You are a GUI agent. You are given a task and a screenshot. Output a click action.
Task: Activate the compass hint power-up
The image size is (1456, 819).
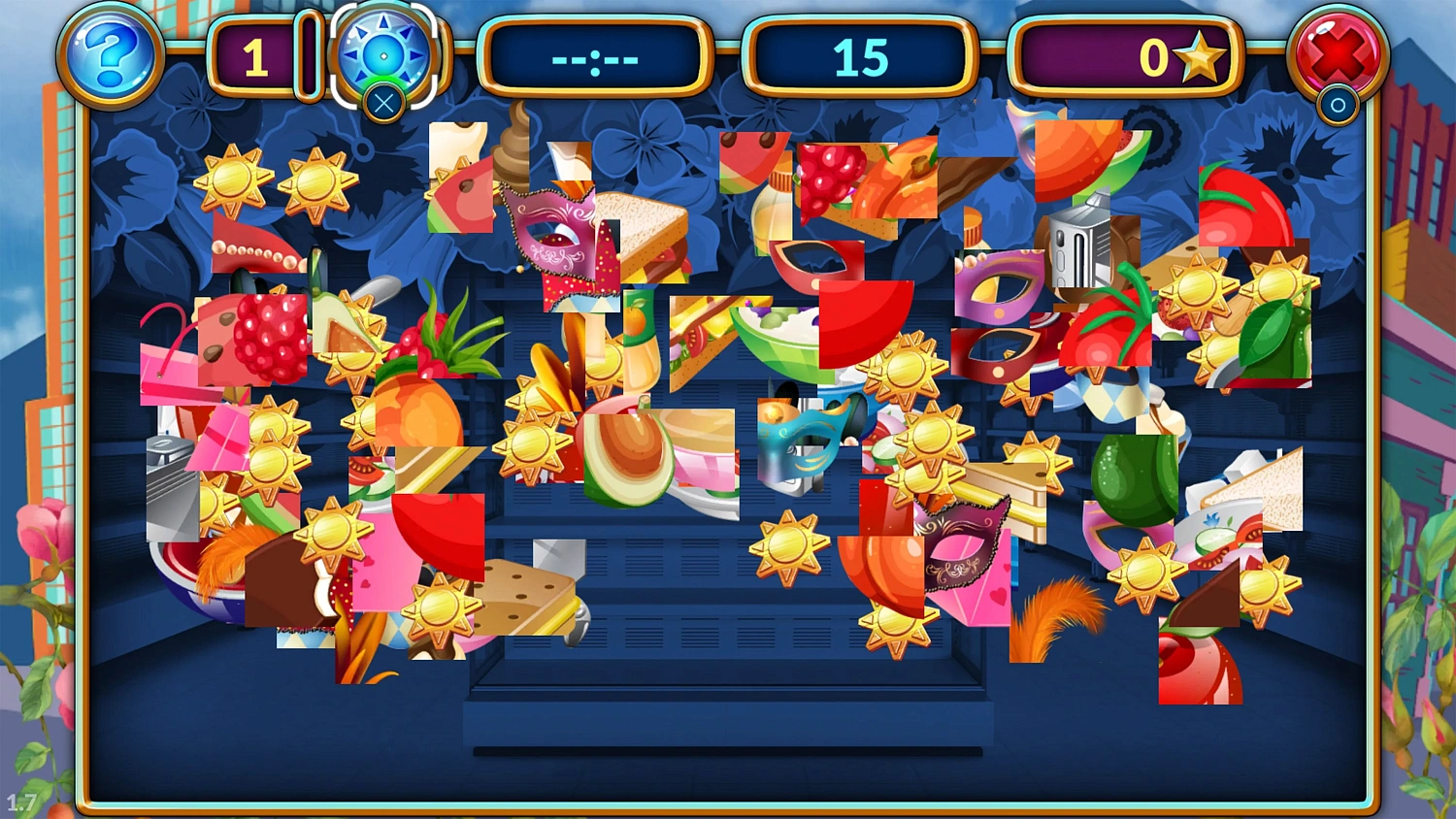[x=382, y=55]
